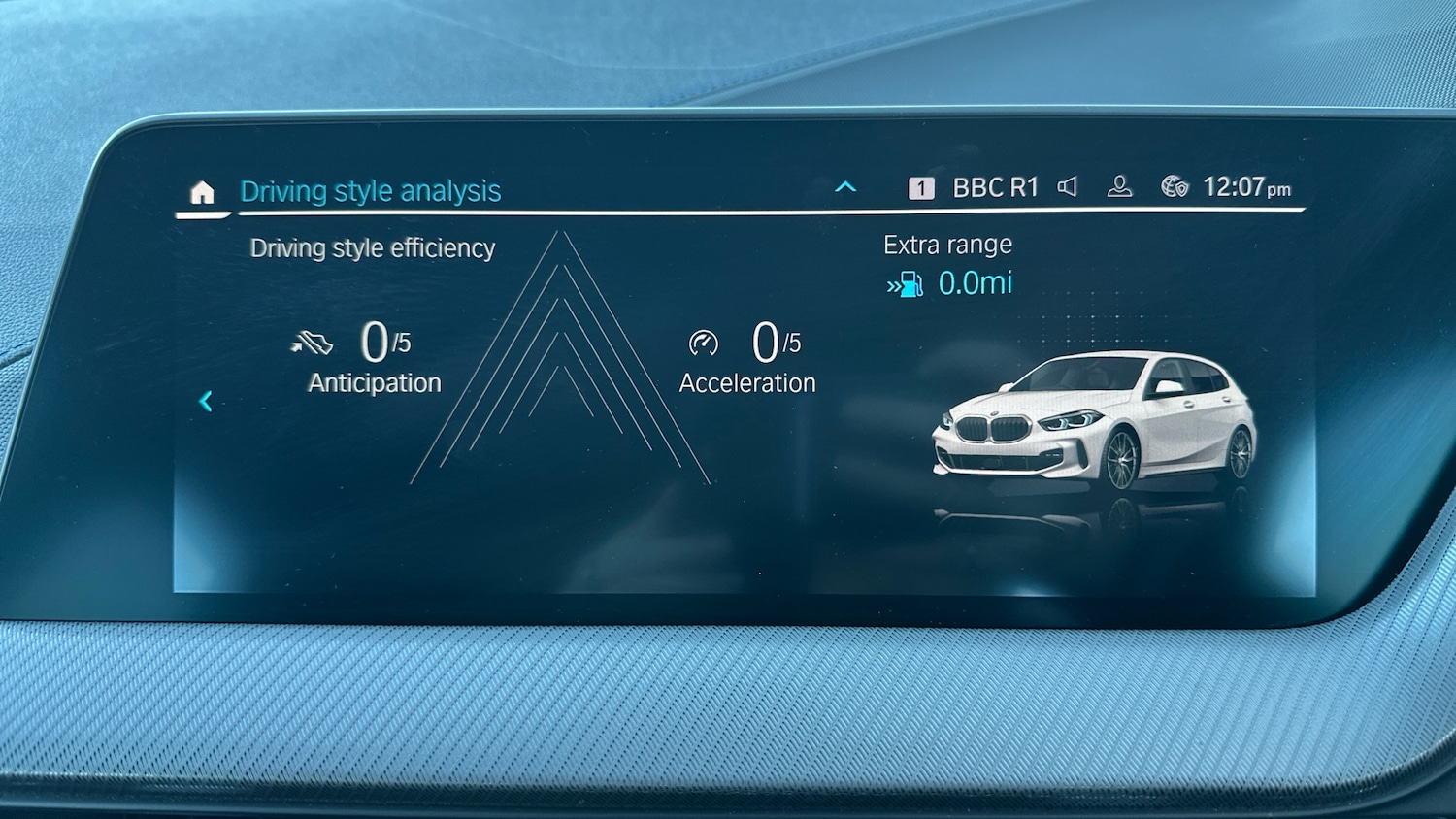Go to the home screen icon
Image resolution: width=1456 pixels, height=819 pixels.
coord(202,192)
